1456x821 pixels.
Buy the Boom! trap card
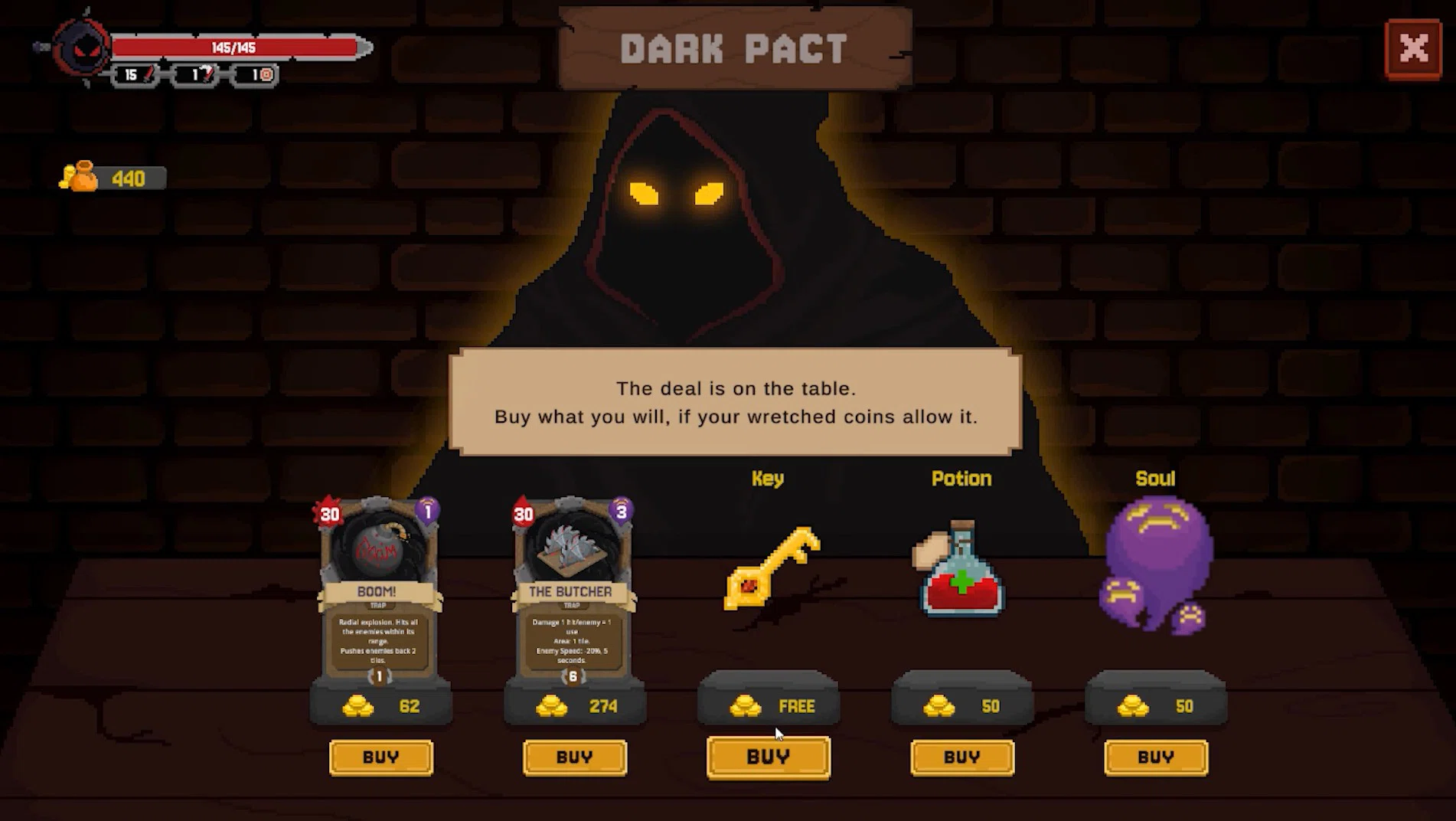coord(380,757)
